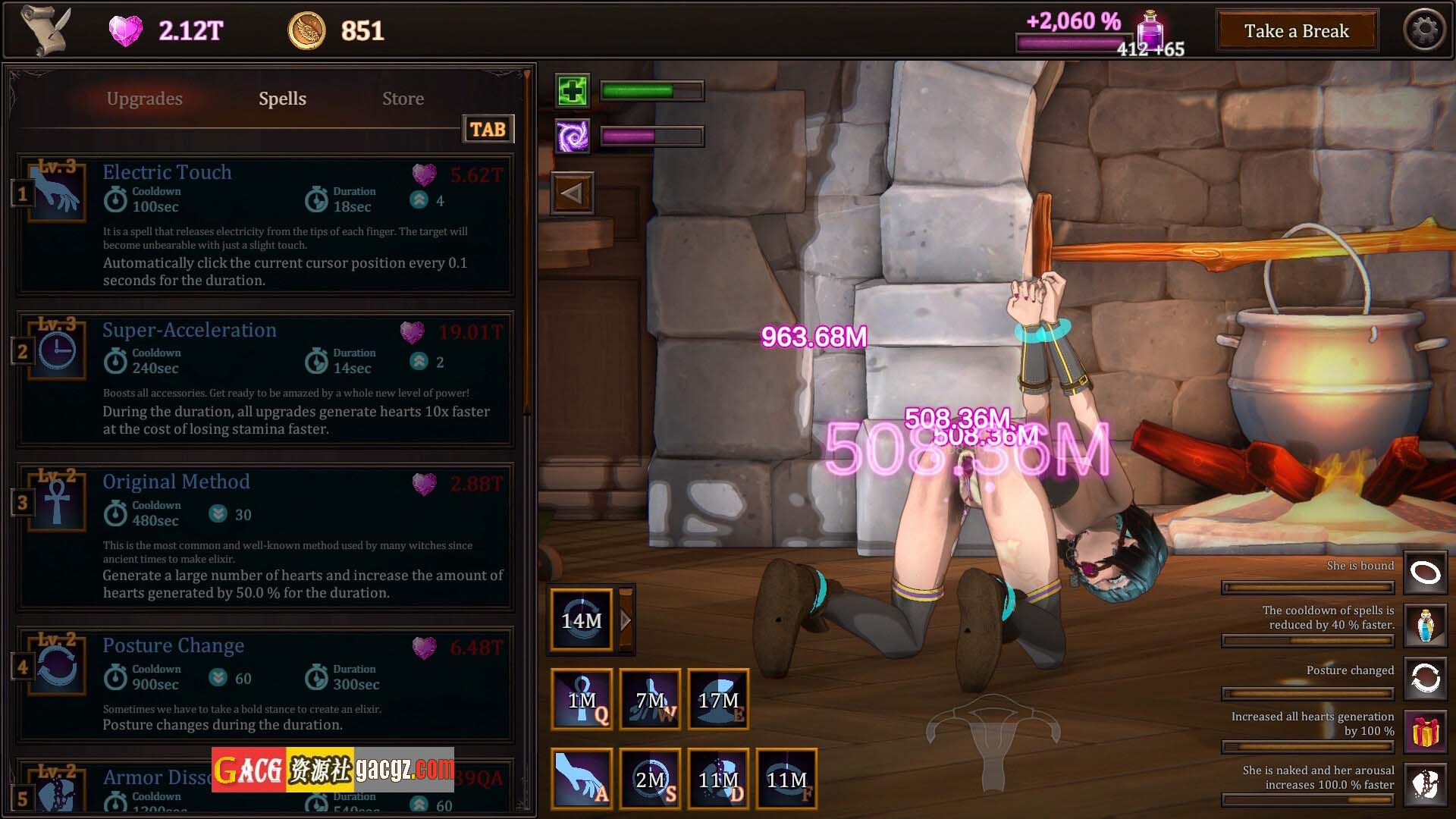Click the She is bound ring icon
Image resolution: width=1456 pixels, height=819 pixels.
pos(1425,573)
